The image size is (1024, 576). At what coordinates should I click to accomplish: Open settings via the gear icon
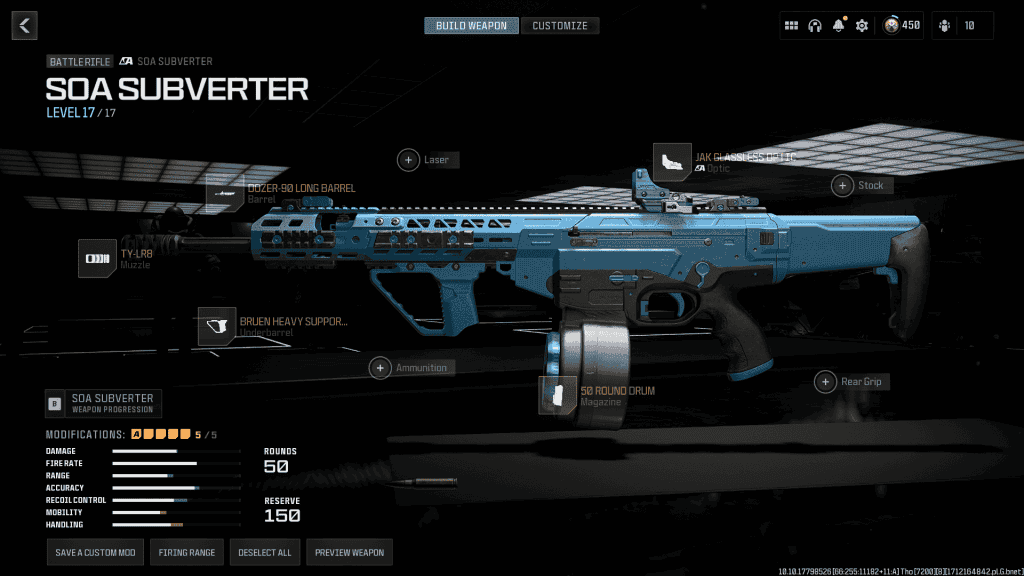pos(861,26)
